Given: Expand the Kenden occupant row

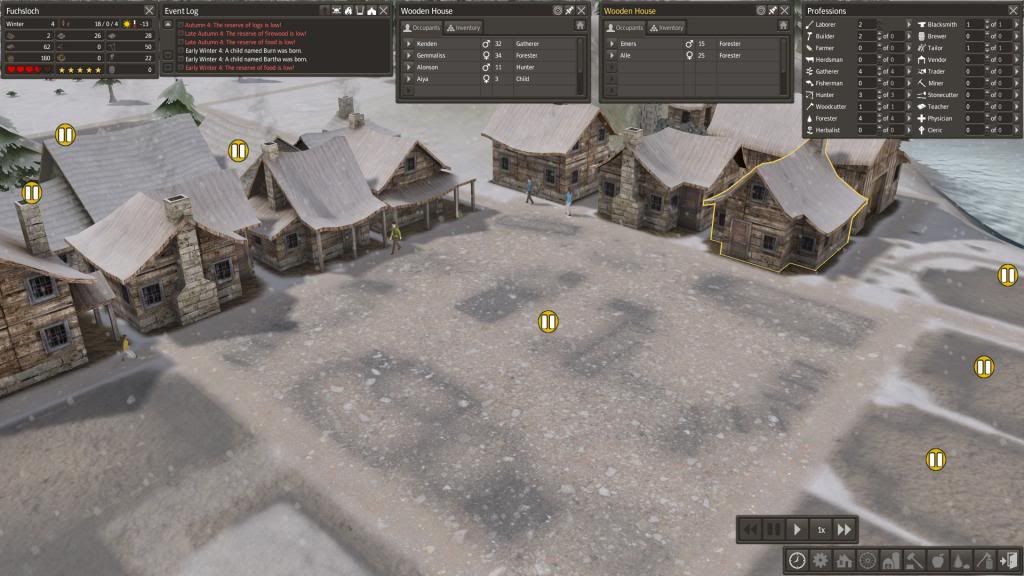Looking at the screenshot, I should [x=408, y=44].
